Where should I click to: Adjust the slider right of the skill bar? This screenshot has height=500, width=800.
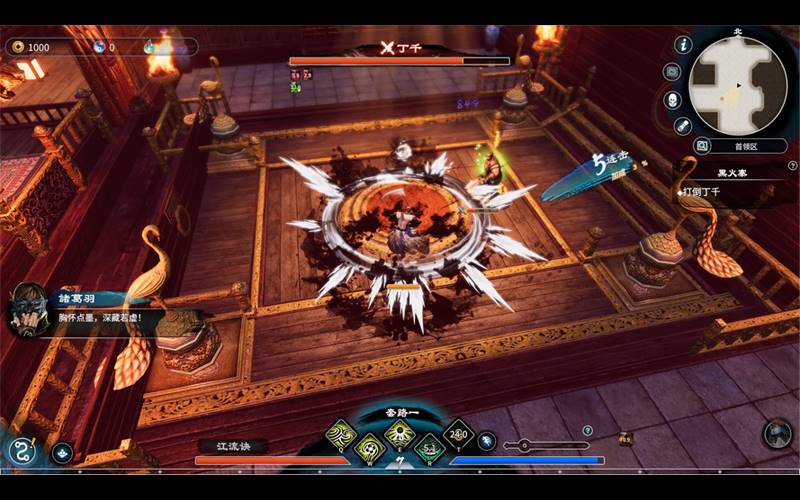(x=524, y=446)
